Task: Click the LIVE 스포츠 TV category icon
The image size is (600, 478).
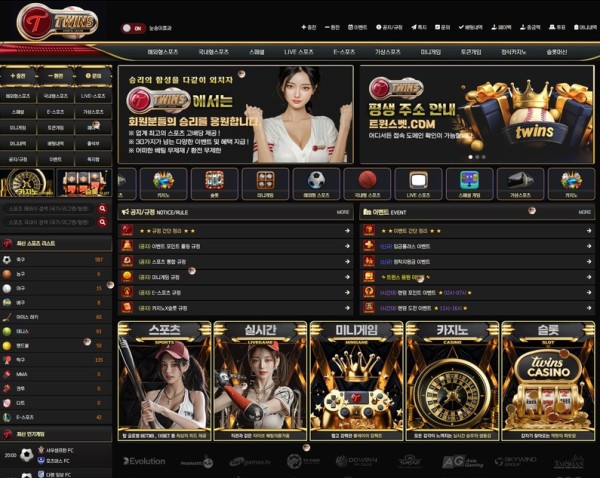Action: click(418, 181)
